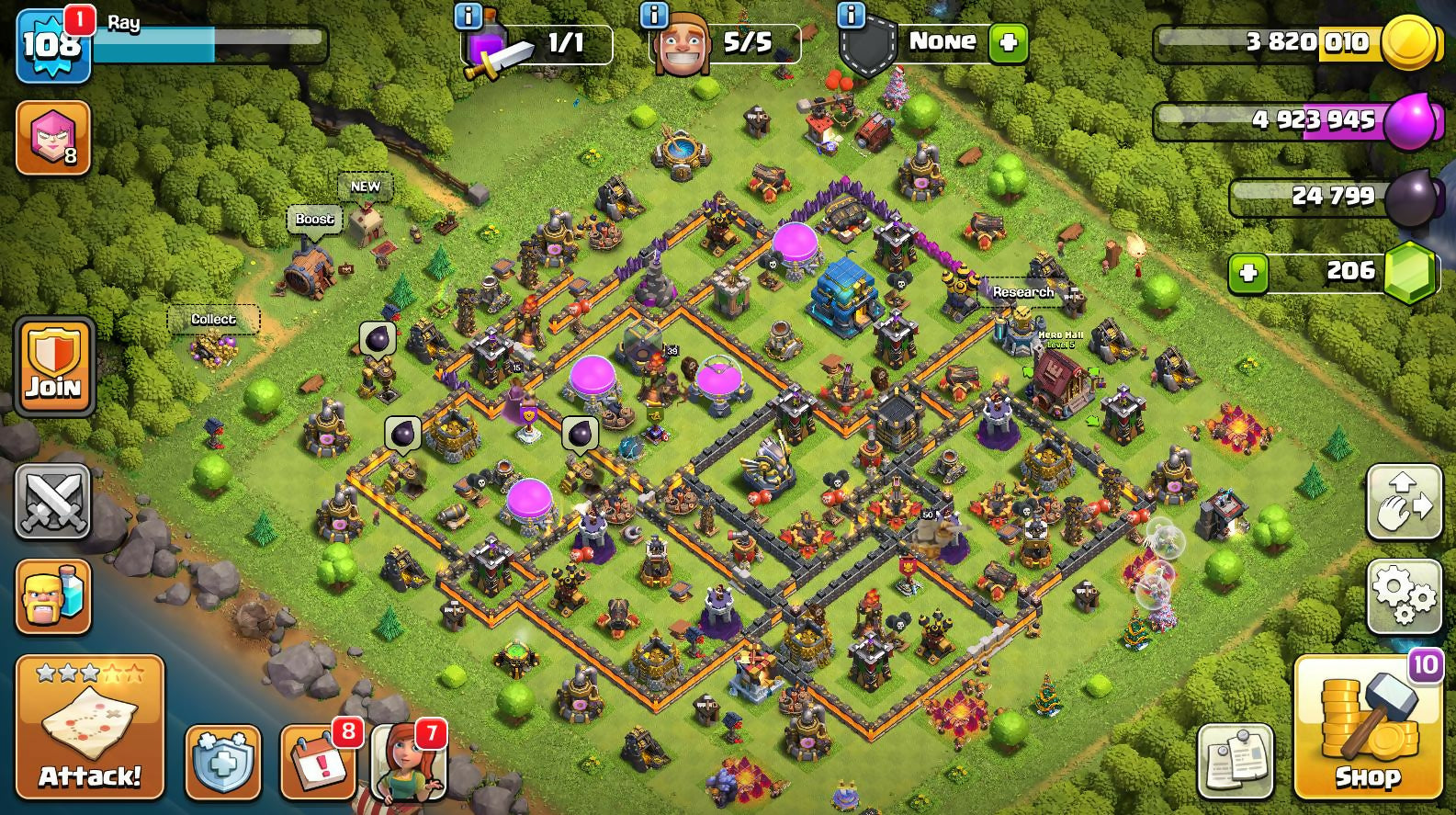Tap the Join clan shield button
This screenshot has height=815, width=1456.
[x=53, y=368]
